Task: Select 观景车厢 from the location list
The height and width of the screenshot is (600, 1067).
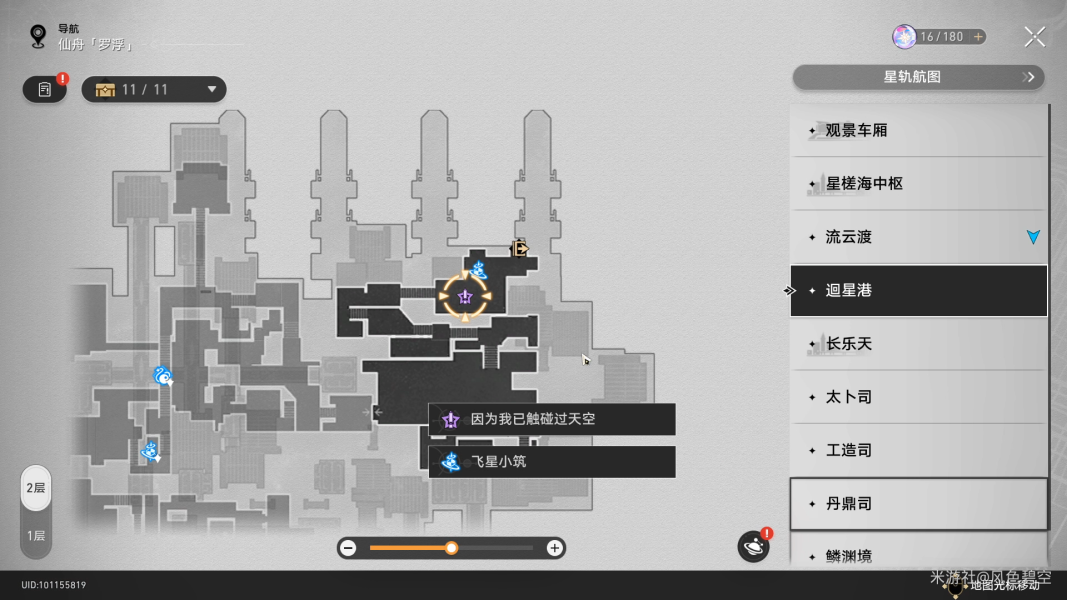Action: point(918,130)
